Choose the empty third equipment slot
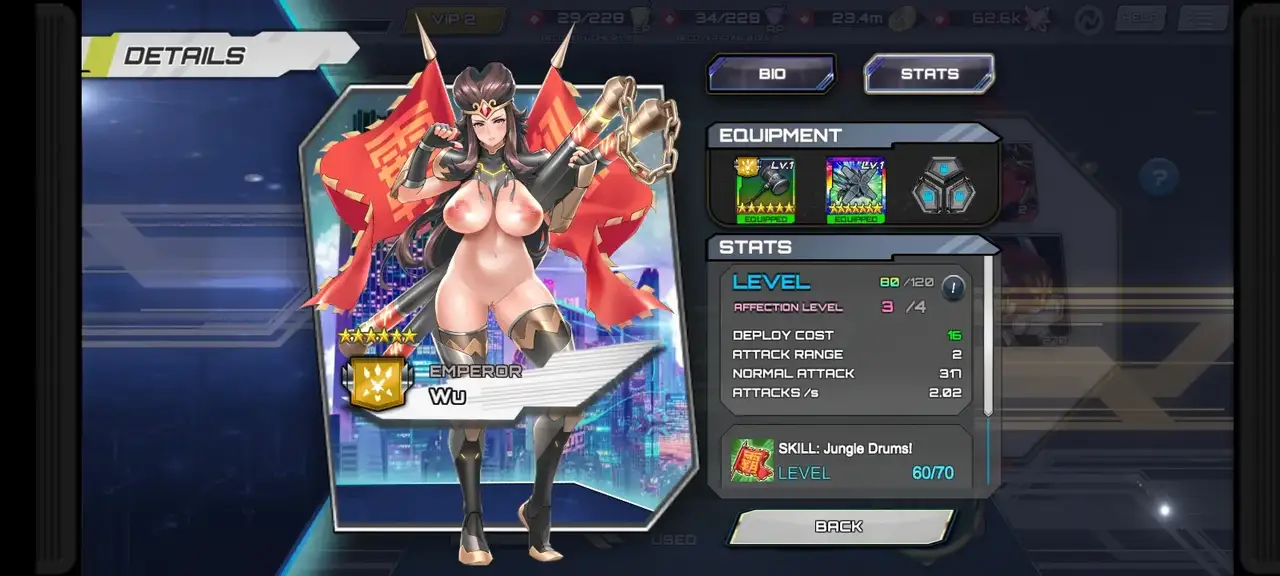Image resolution: width=1280 pixels, height=576 pixels. [943, 187]
